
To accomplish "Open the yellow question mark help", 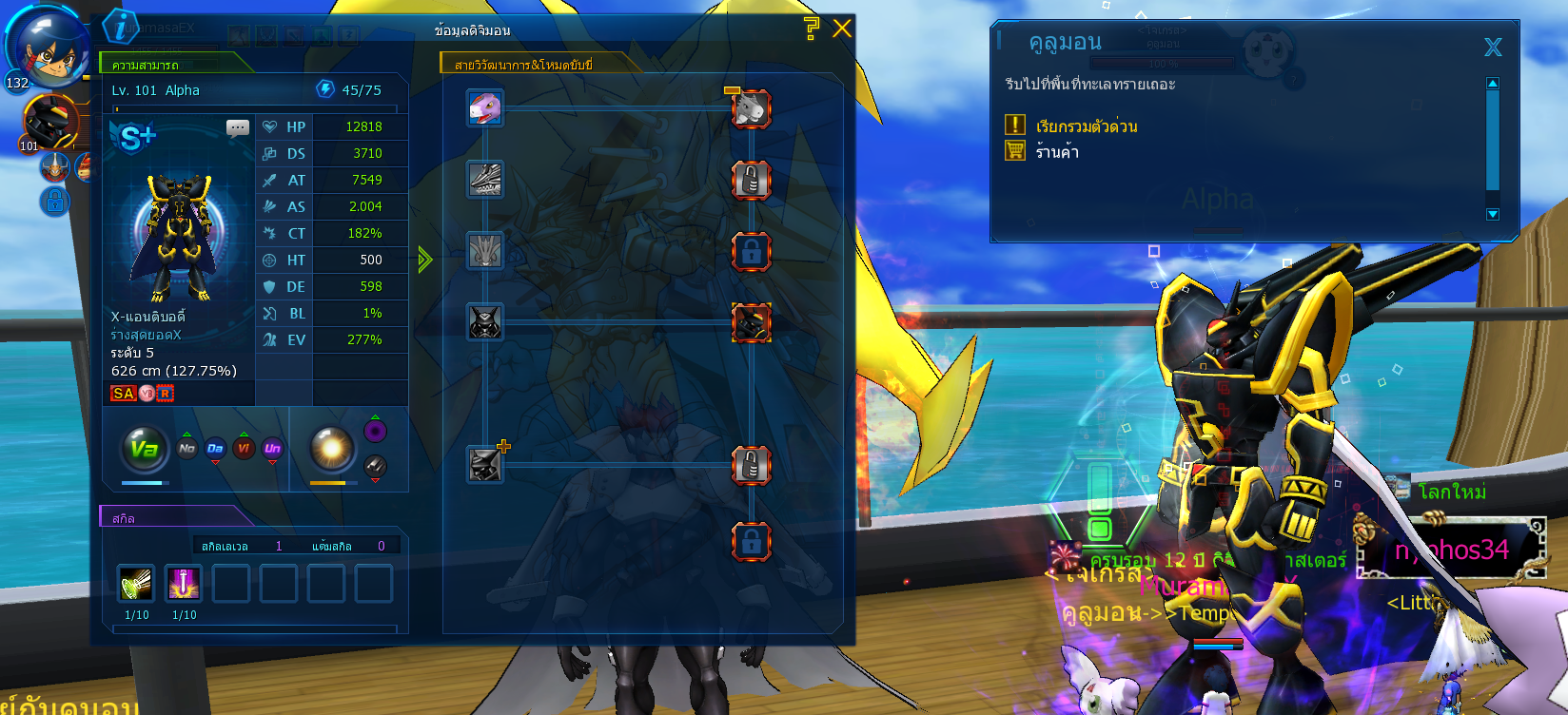I will point(811,29).
